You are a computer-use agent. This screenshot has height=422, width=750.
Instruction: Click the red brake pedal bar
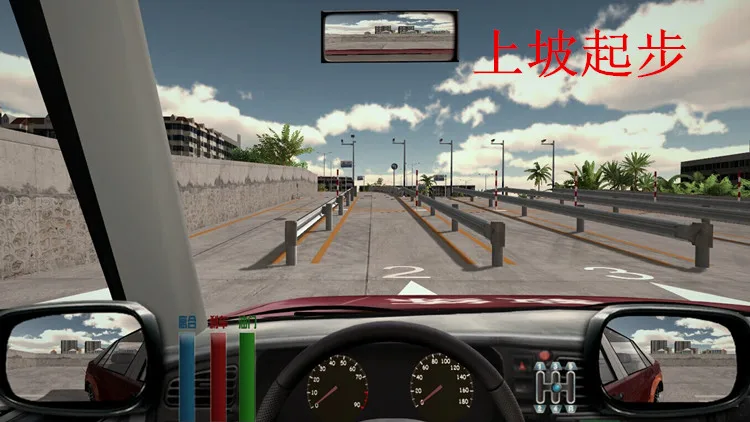click(217, 375)
